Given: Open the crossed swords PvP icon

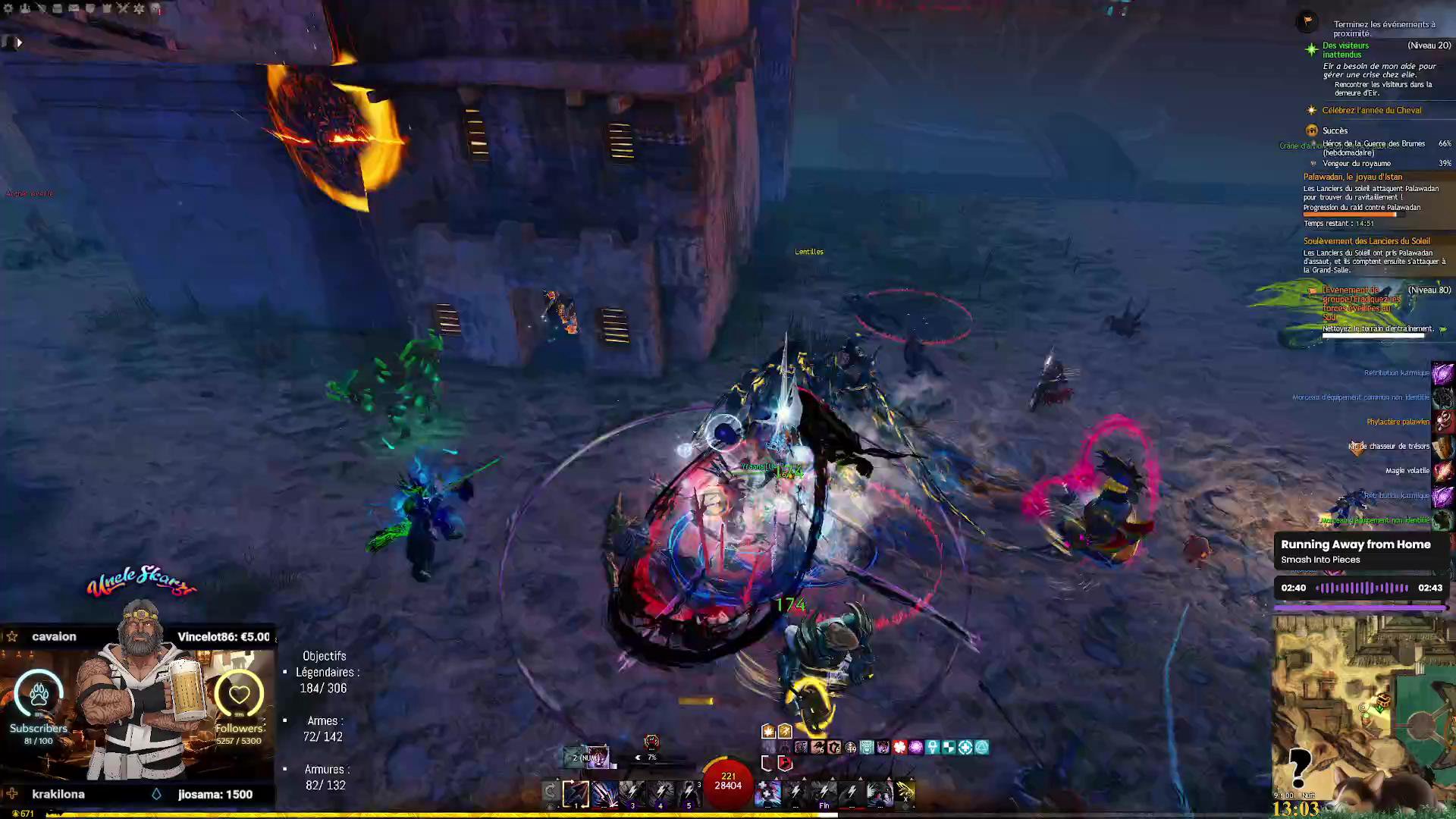Looking at the screenshot, I should pyautogui.click(x=123, y=8).
